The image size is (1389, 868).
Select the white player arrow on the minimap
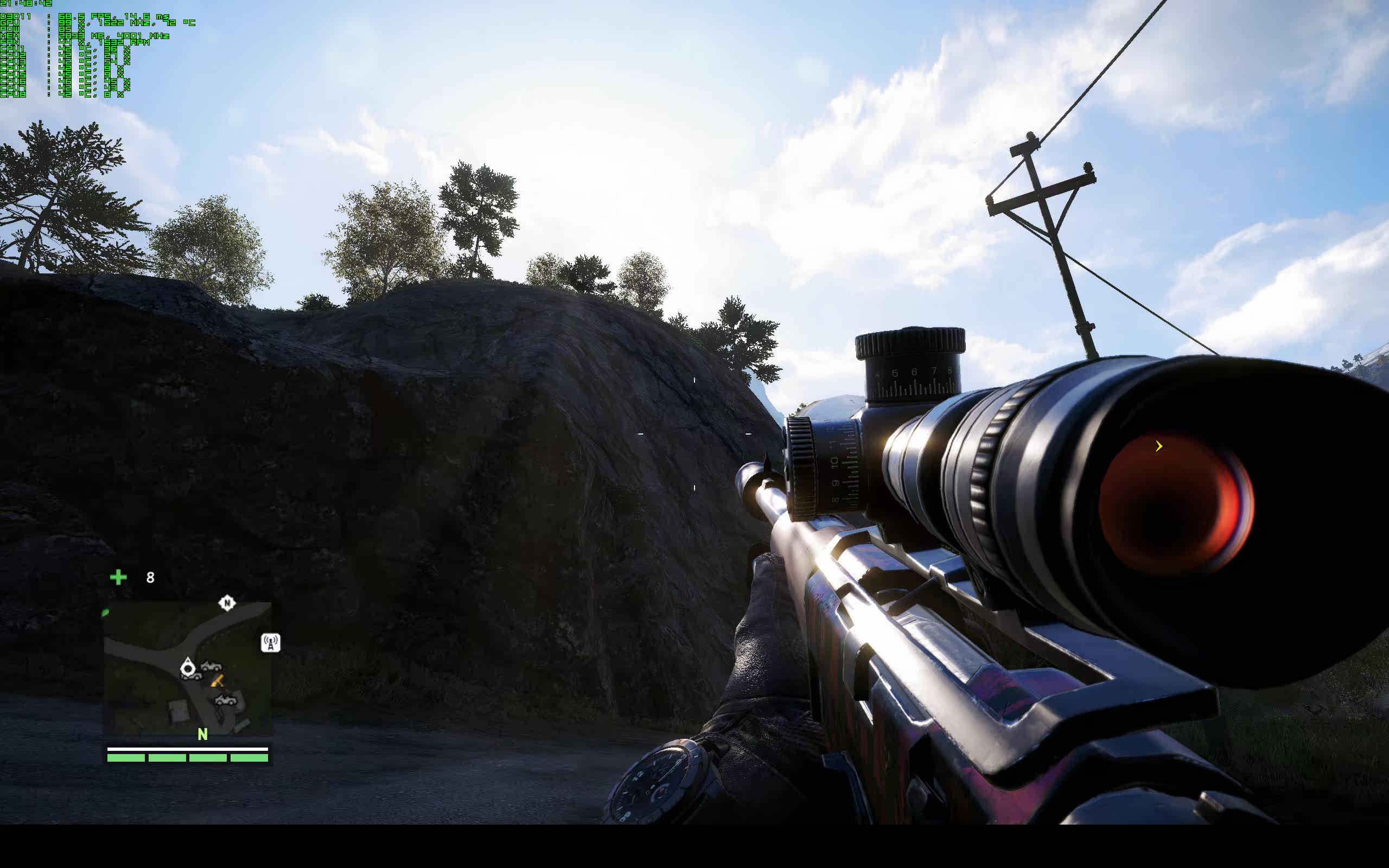click(188, 667)
